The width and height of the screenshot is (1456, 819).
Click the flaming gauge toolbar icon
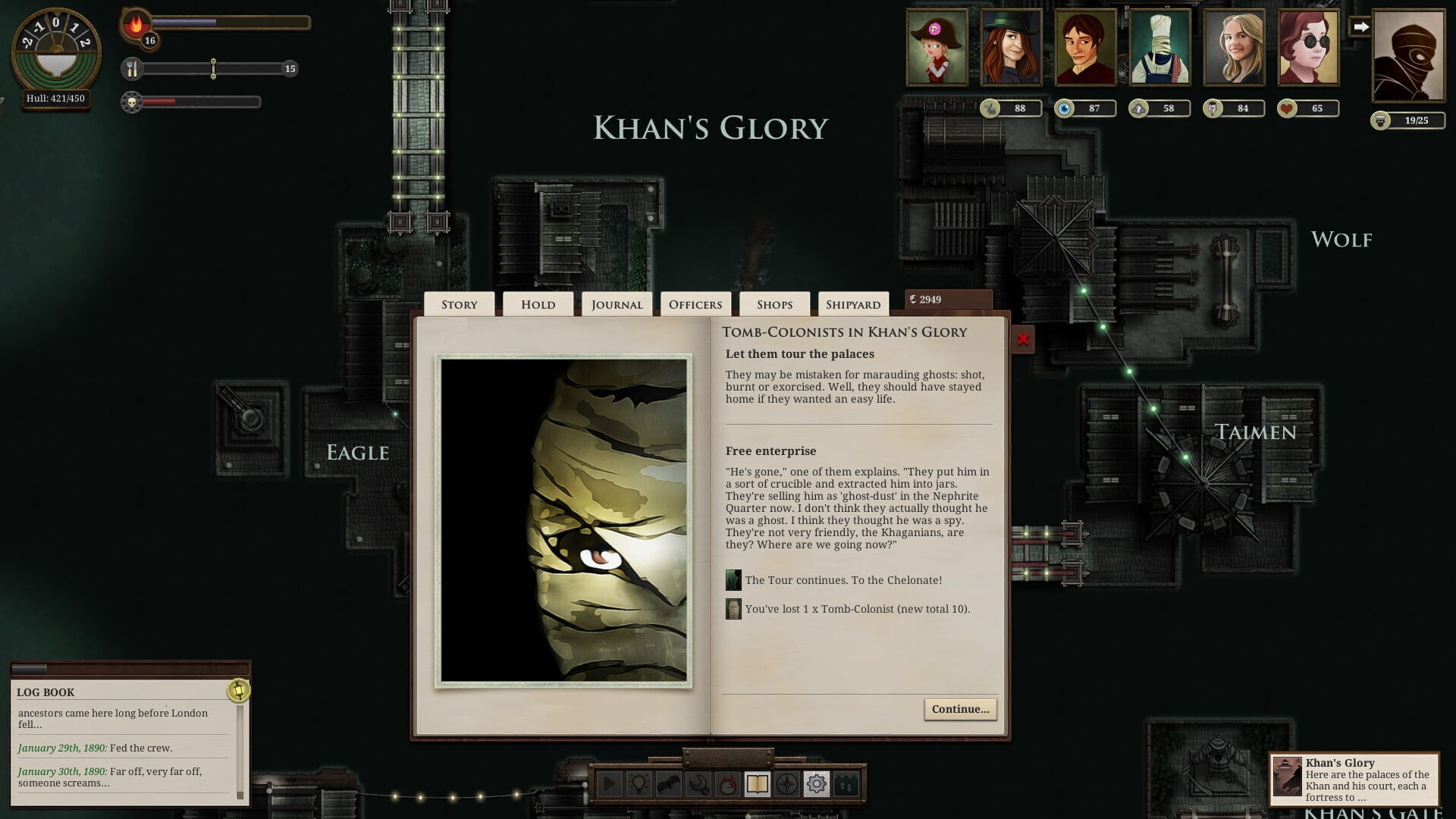point(728,783)
